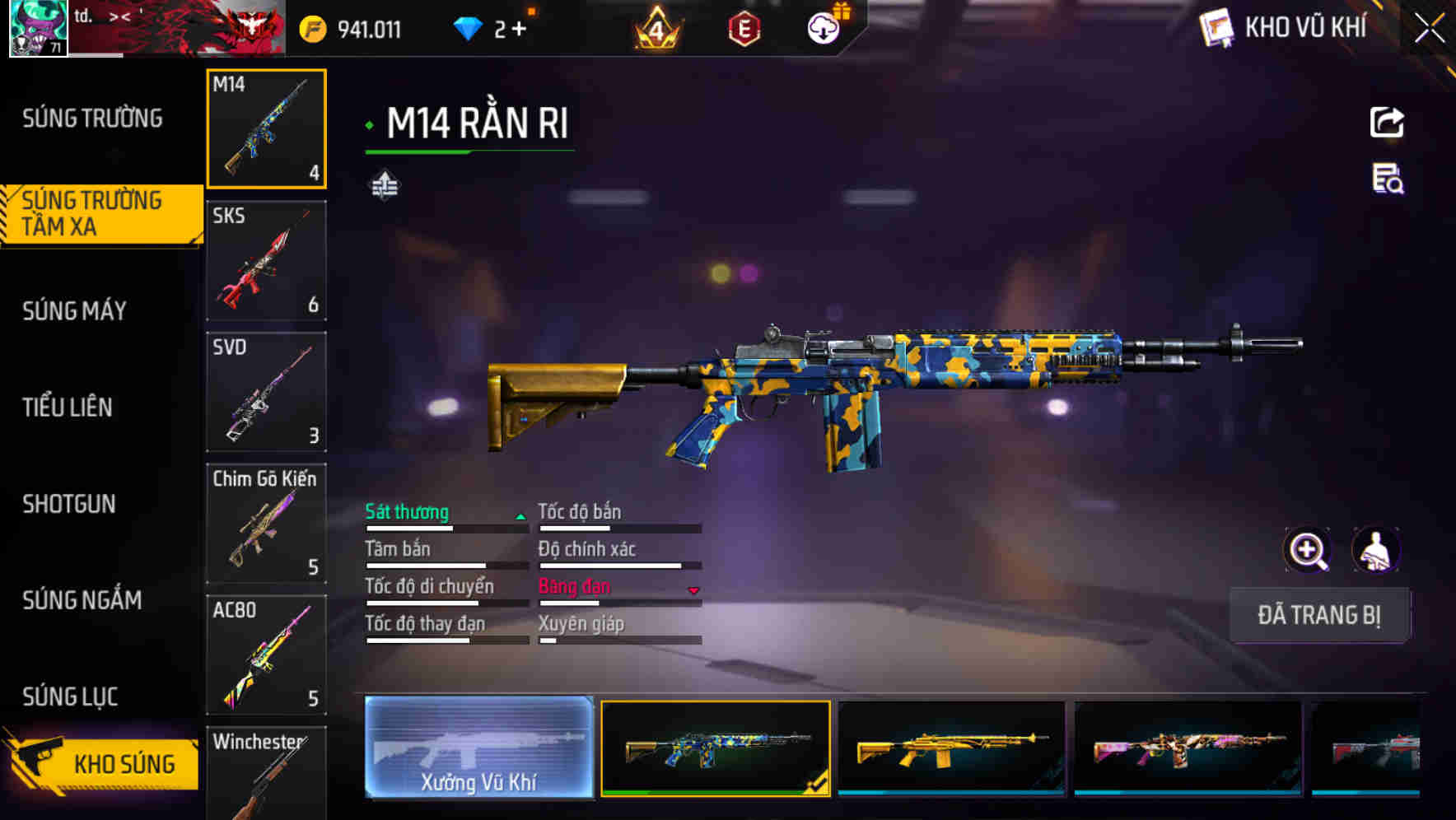Add diamonds with the plus button
The height and width of the screenshot is (820, 1456).
[519, 30]
